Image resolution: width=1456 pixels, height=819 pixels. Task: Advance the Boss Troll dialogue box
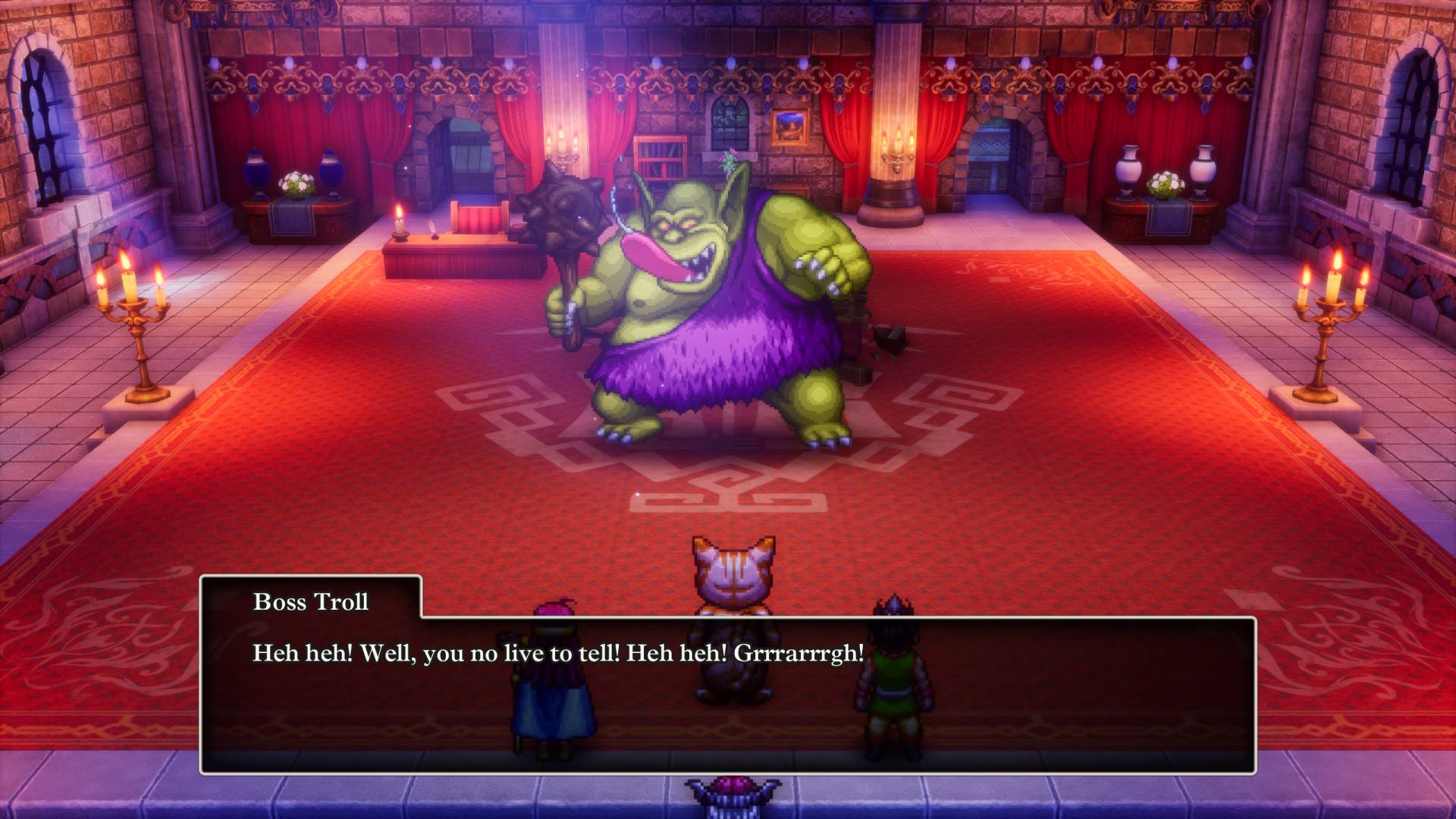click(x=726, y=694)
